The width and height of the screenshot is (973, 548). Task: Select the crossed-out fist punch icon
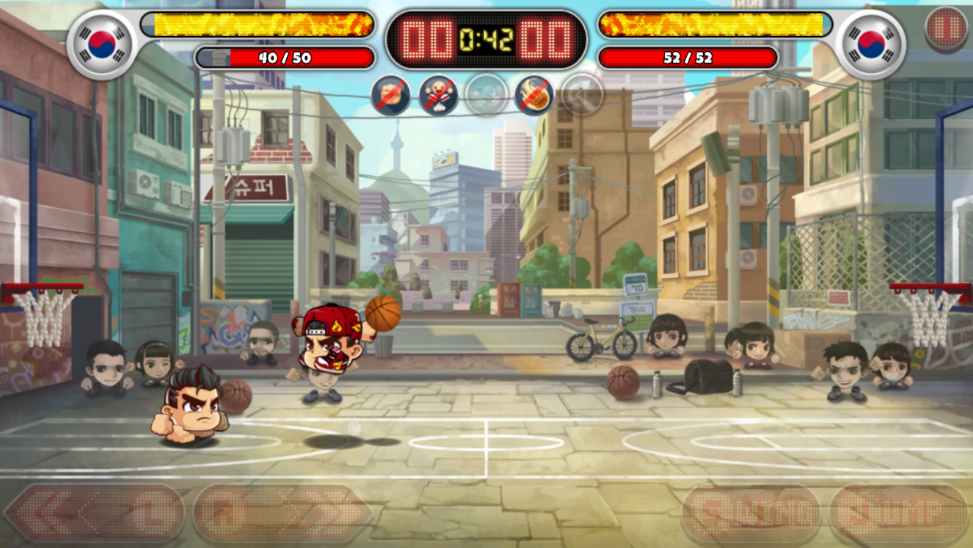click(391, 95)
